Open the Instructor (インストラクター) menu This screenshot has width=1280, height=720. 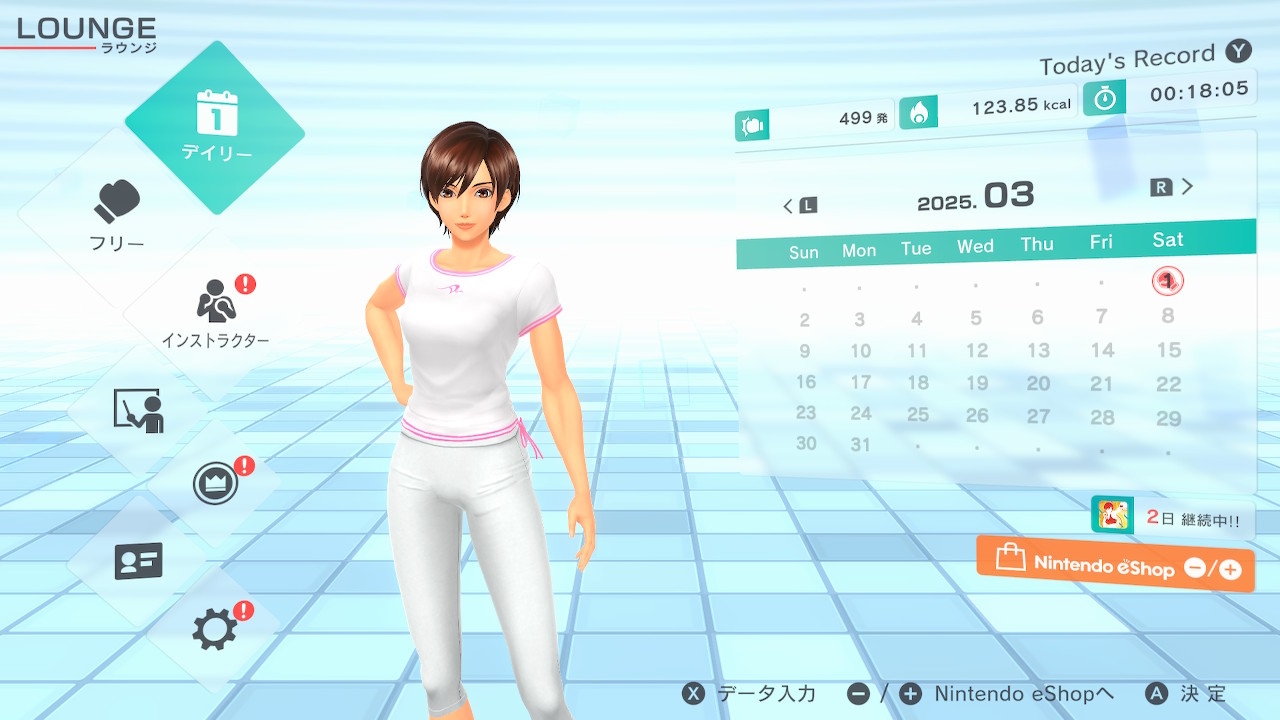click(x=215, y=312)
